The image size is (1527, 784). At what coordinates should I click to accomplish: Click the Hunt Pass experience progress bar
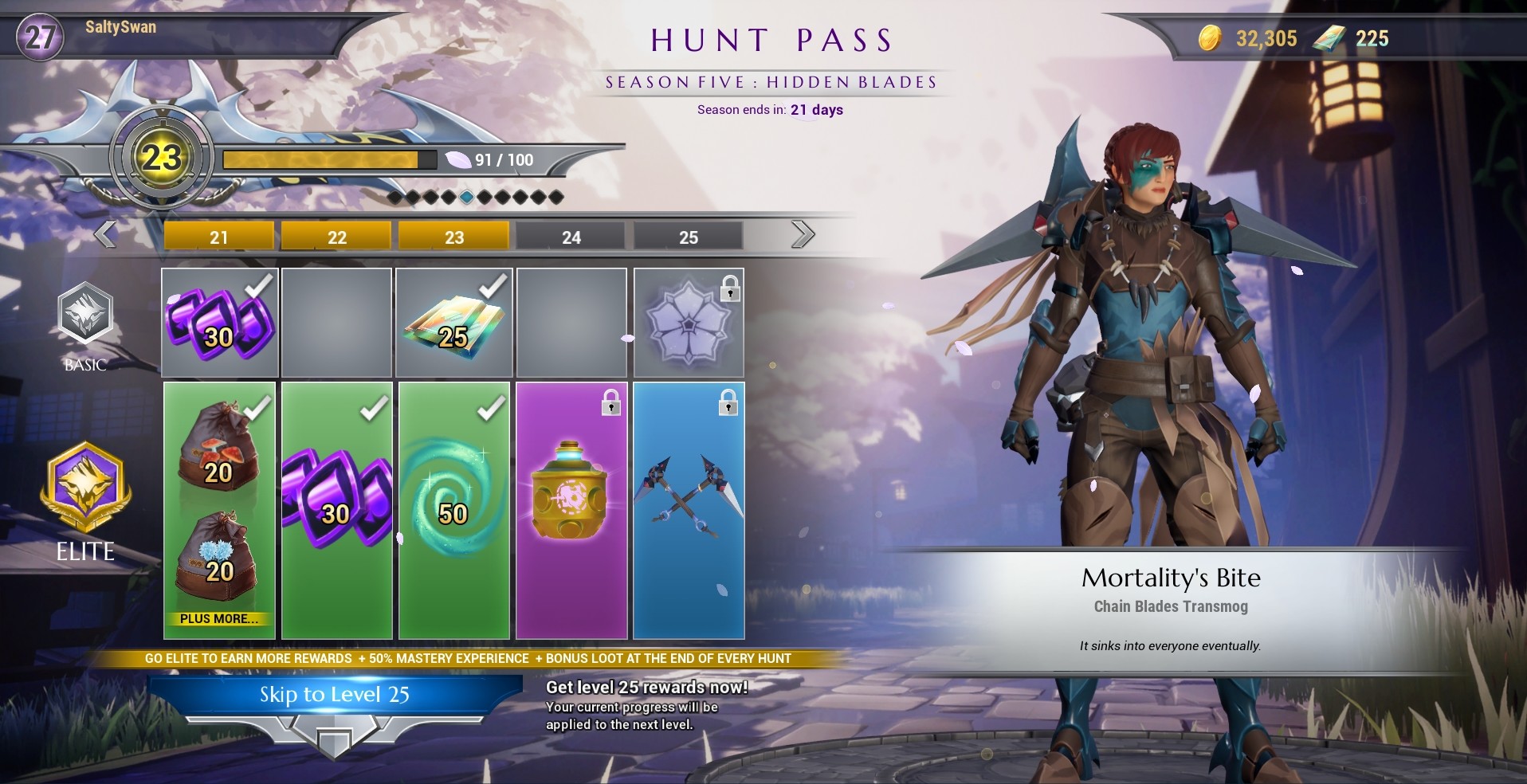(329, 159)
